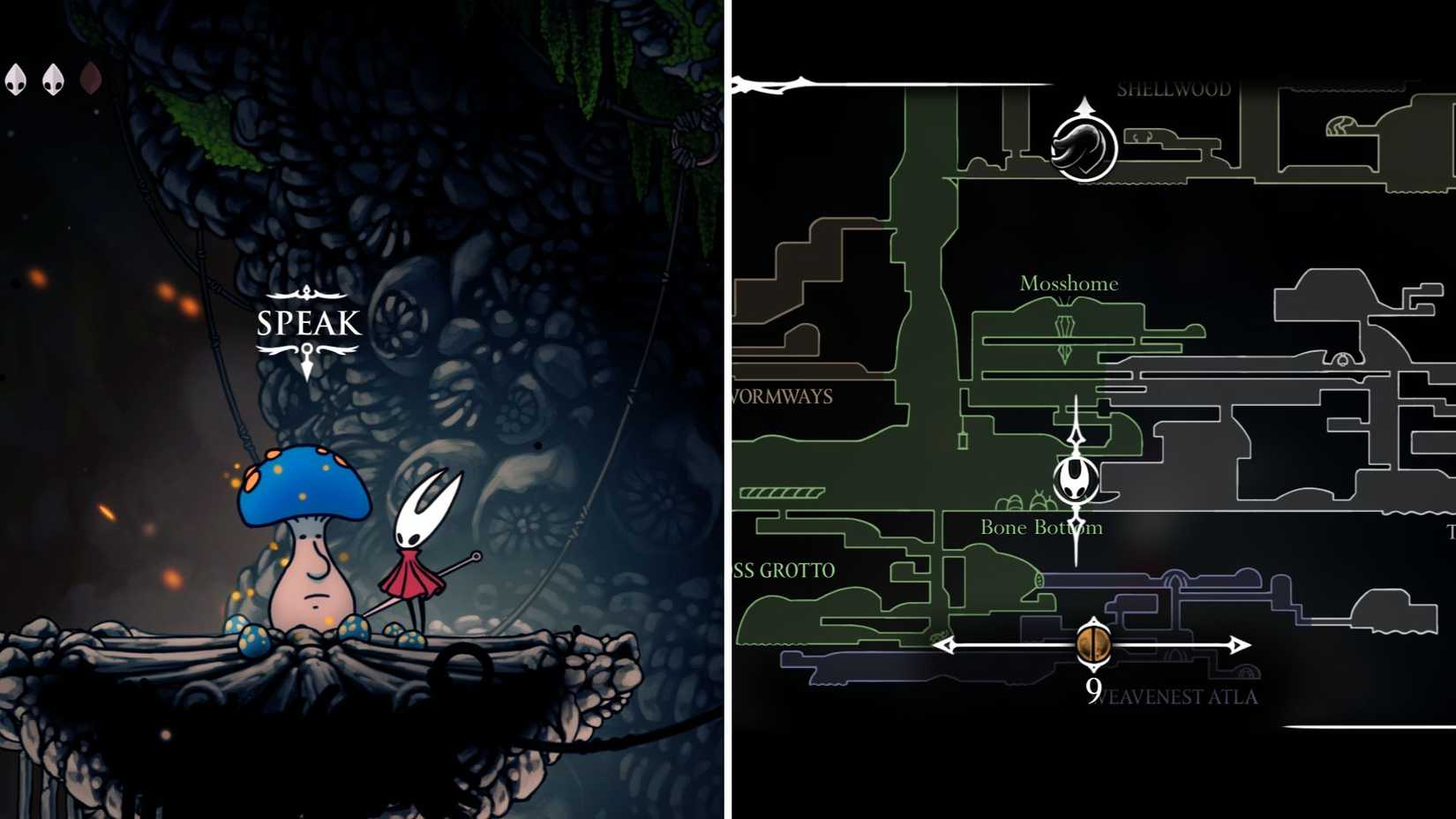Click the second health mask icon

point(51,78)
